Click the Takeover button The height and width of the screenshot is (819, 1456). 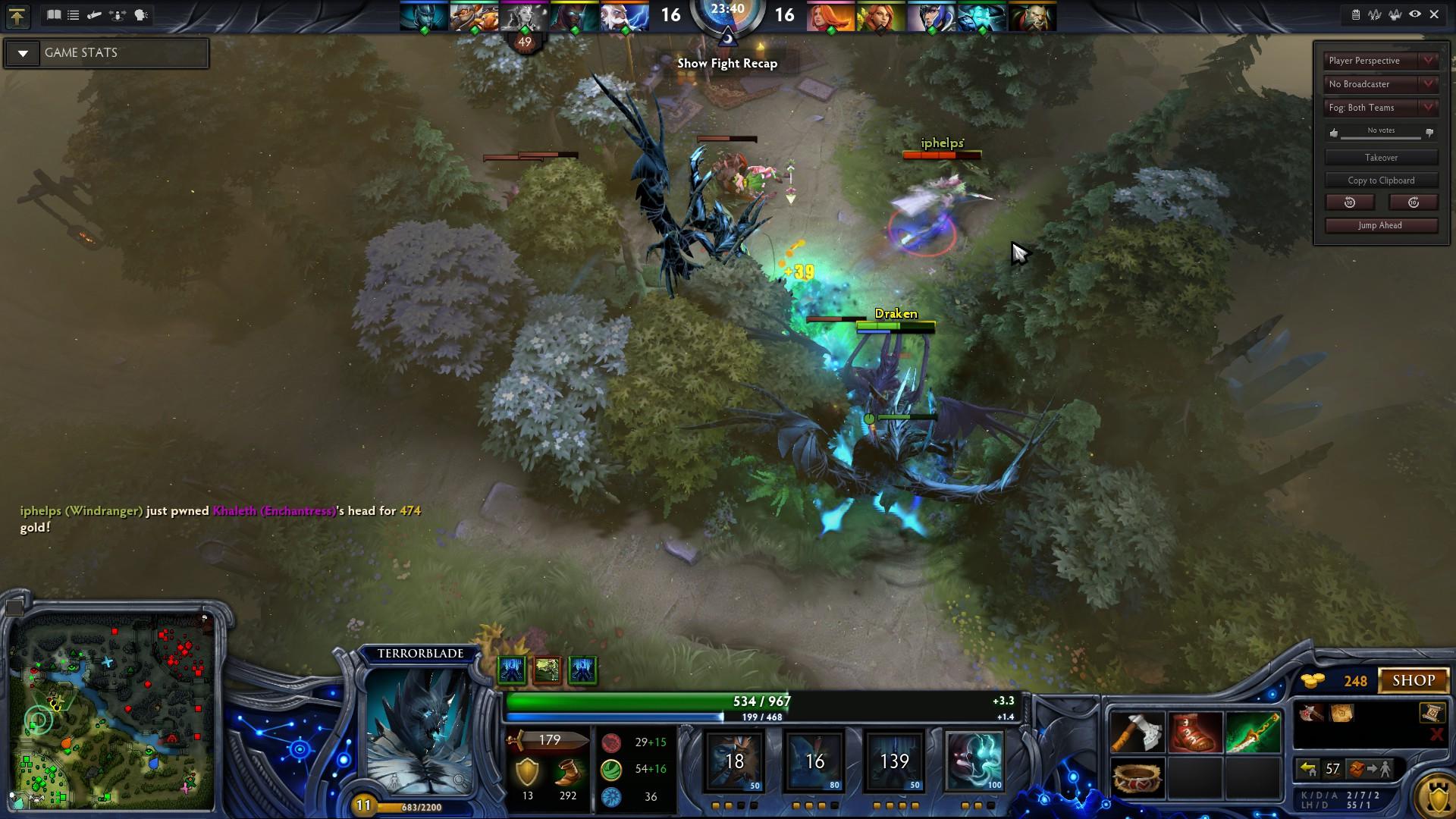click(1381, 158)
